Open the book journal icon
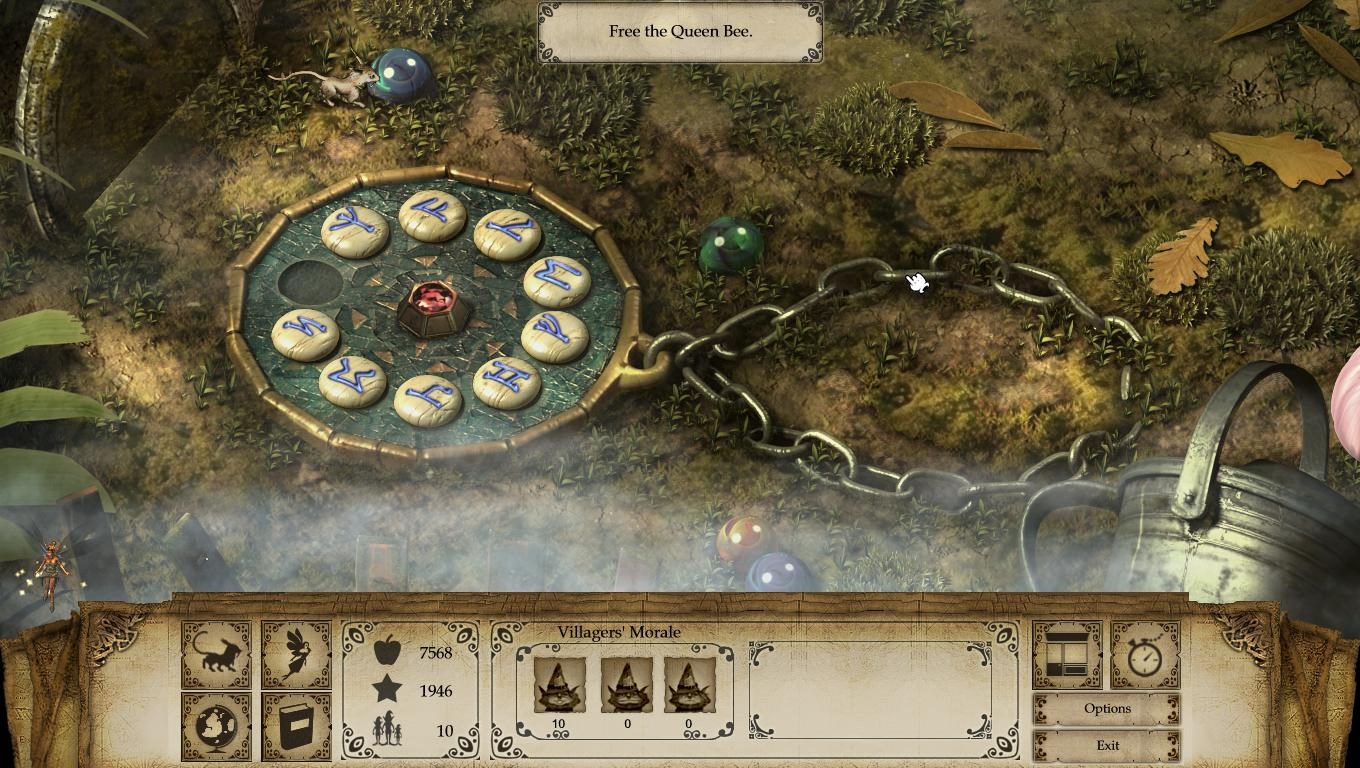This screenshot has width=1360, height=768. click(296, 726)
